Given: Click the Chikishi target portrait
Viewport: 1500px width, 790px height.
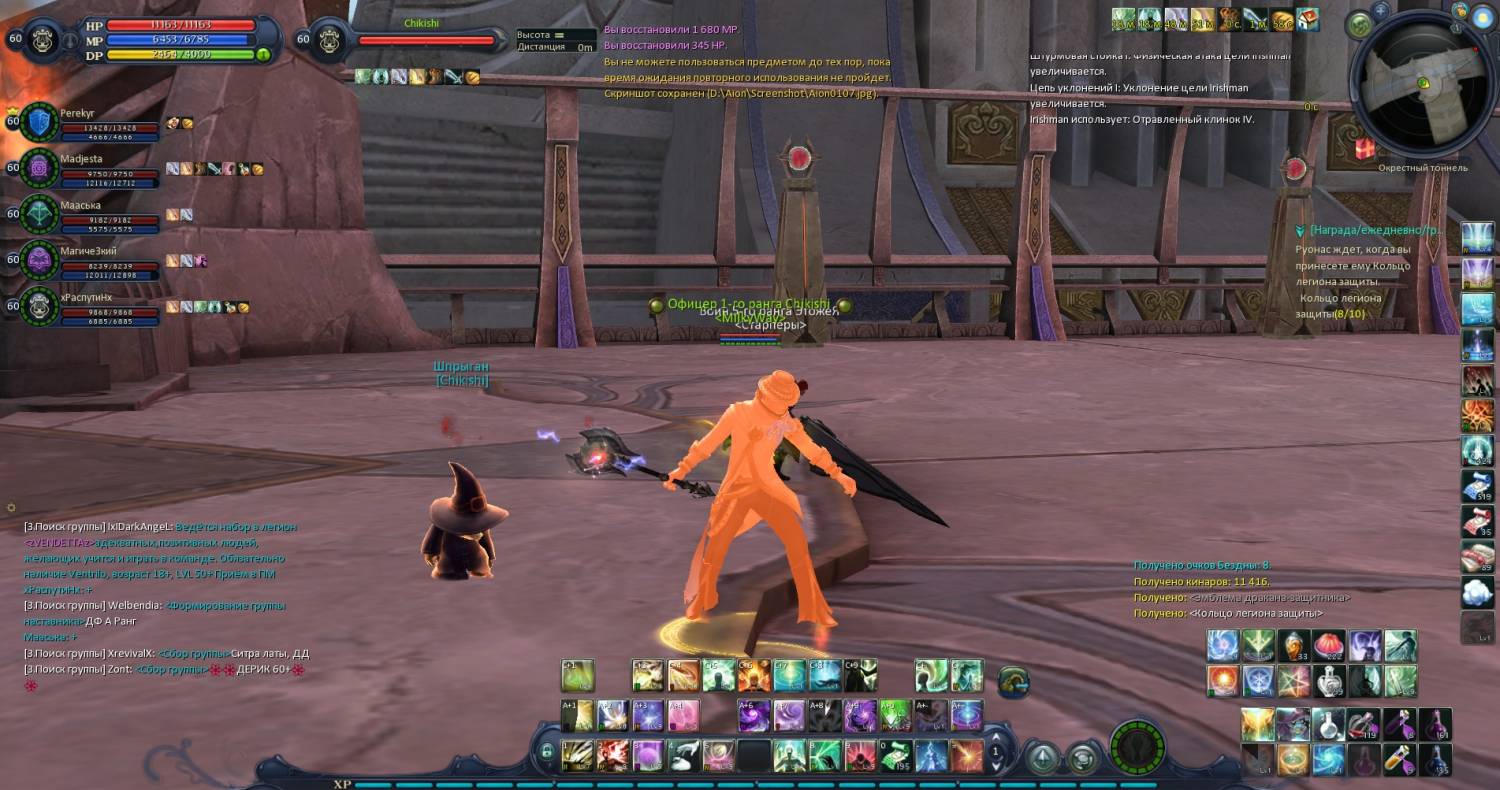Looking at the screenshot, I should (330, 40).
